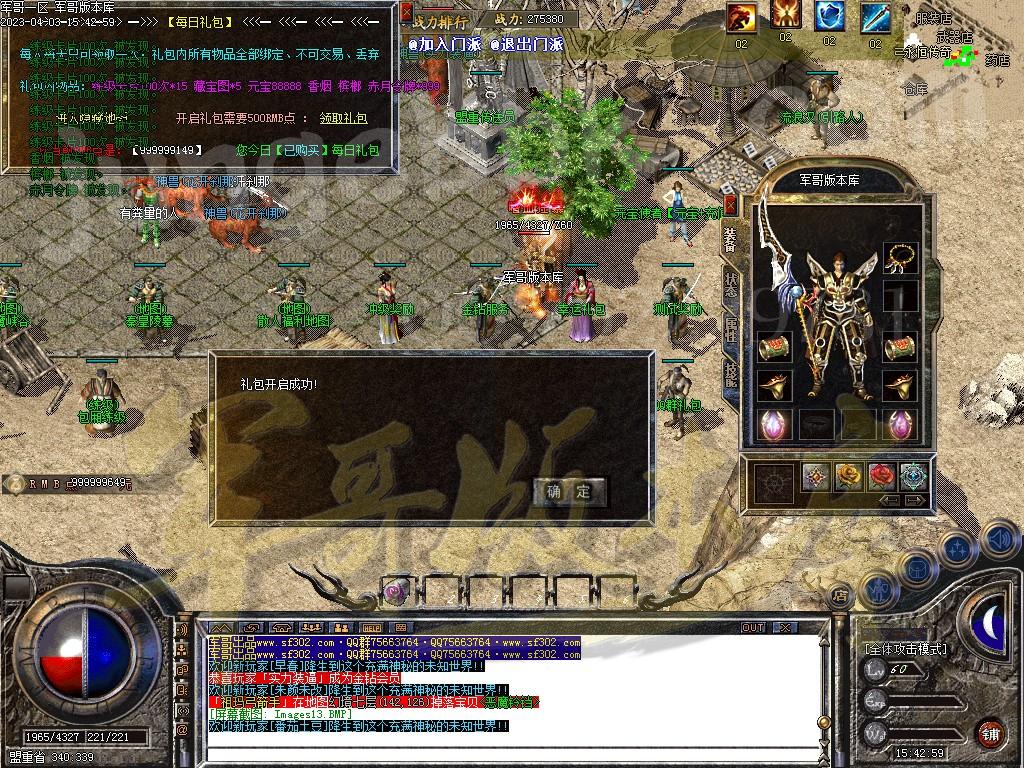Open the shop via the round 铺 button
This screenshot has height=768, width=1024.
click(x=990, y=732)
